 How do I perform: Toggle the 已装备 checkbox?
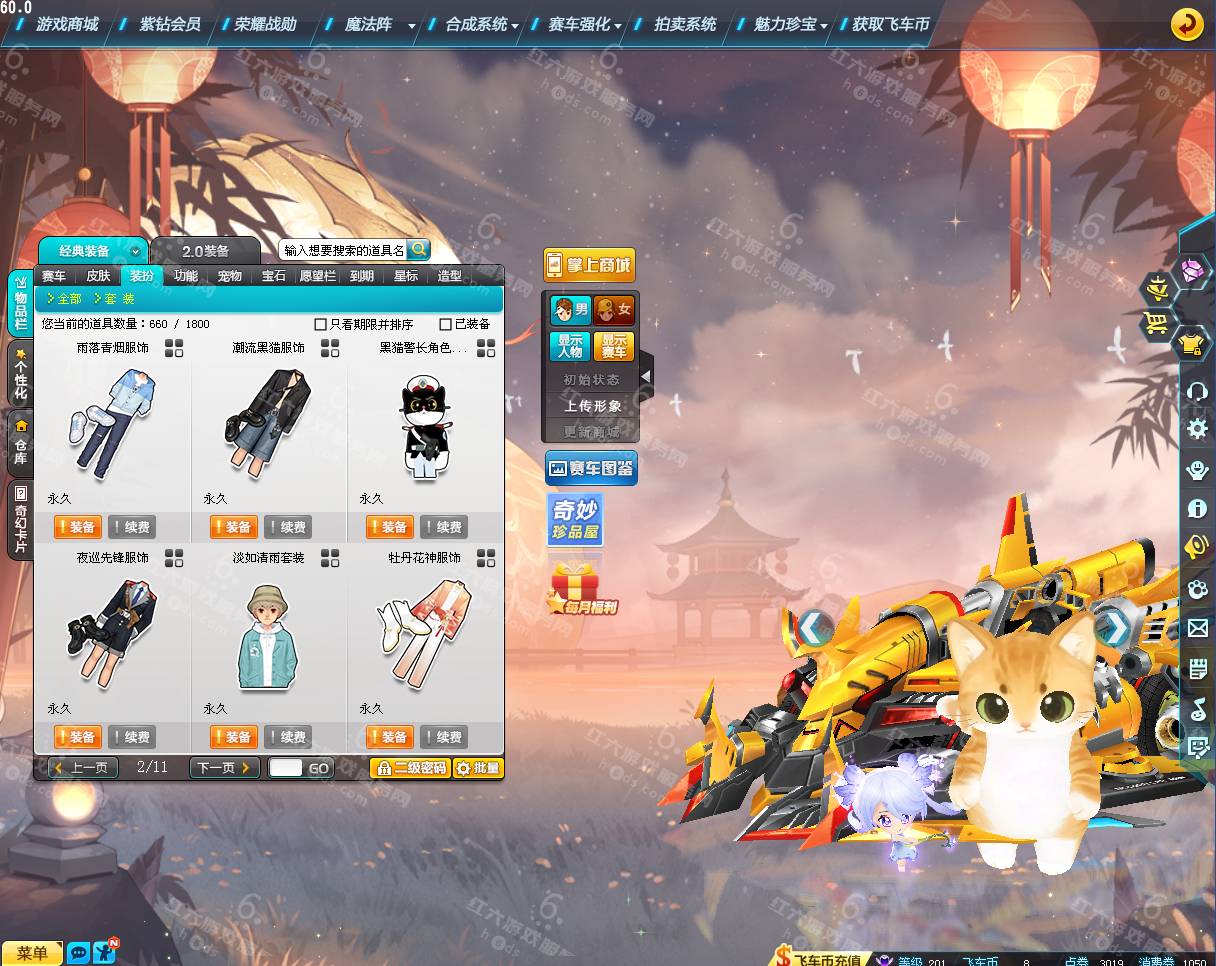pos(446,324)
